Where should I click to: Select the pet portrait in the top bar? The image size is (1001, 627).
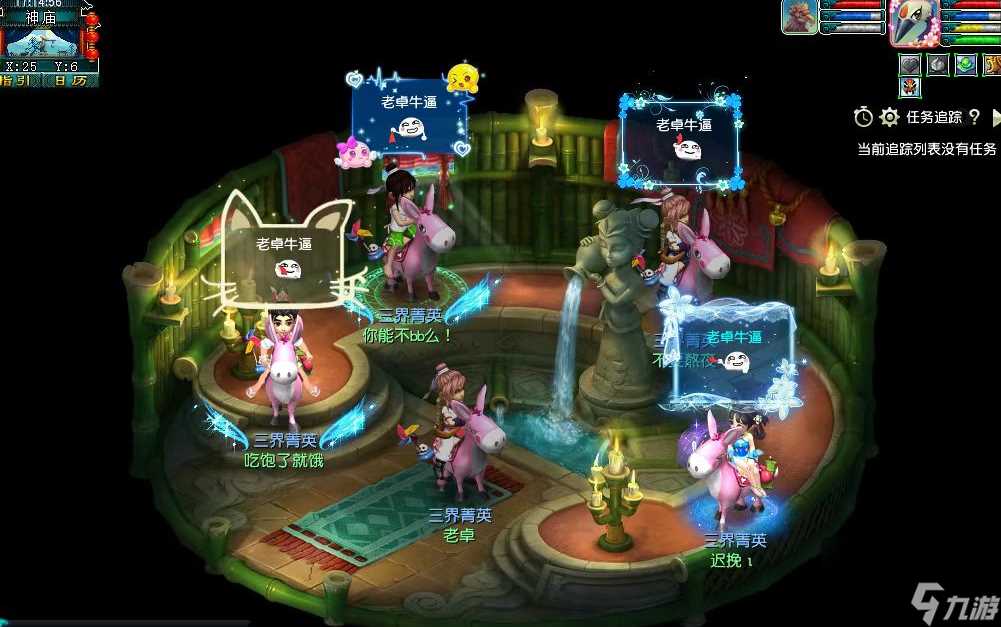click(x=799, y=17)
